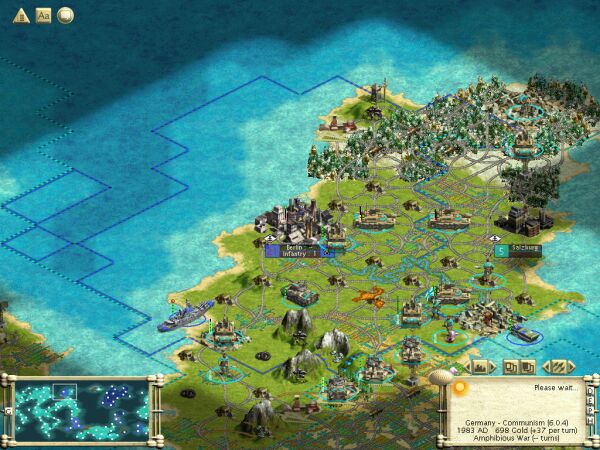Open the city skyline button
This screenshot has height=450, width=600.
479,366
